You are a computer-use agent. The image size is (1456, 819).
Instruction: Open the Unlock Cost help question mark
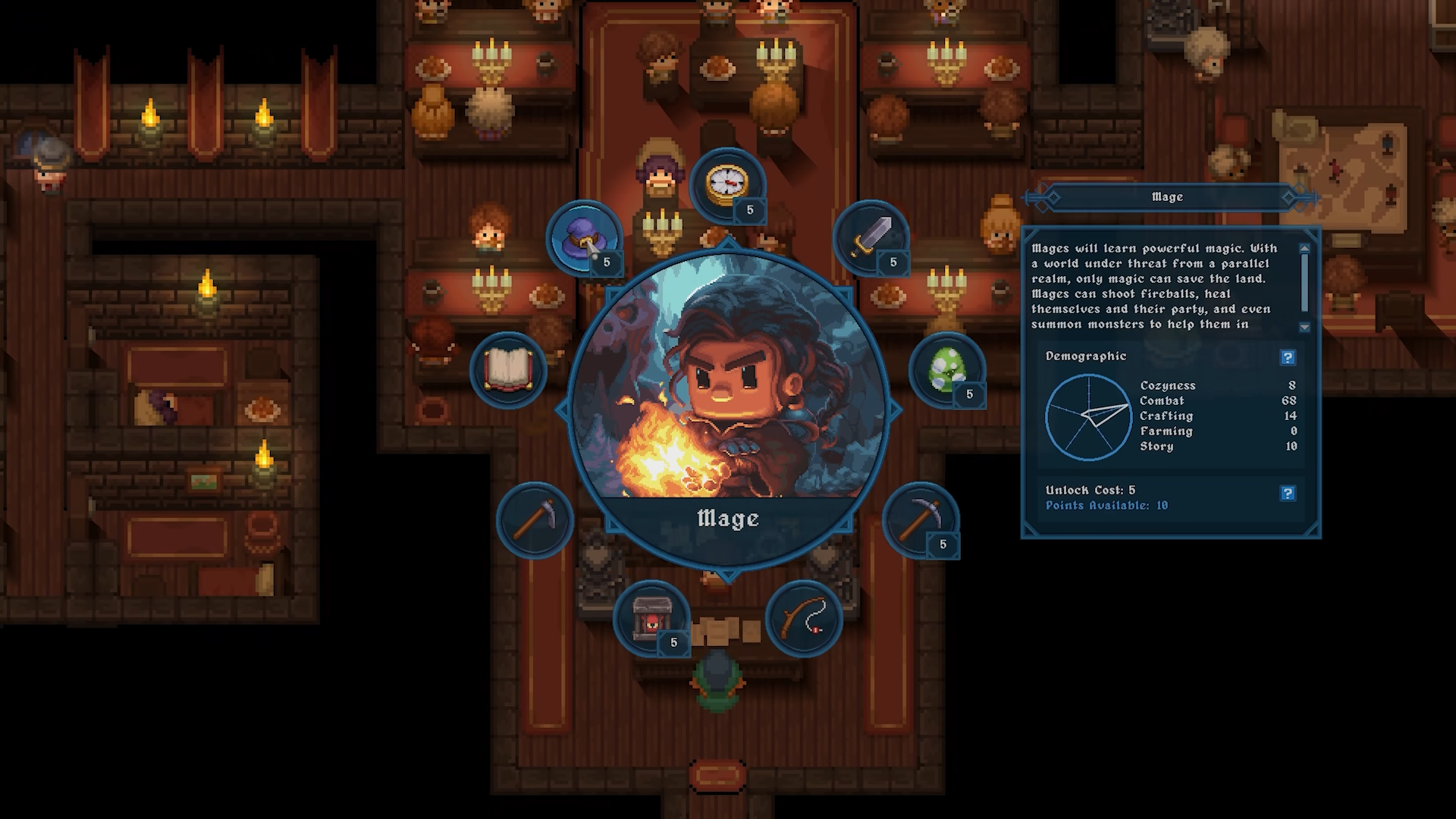(1287, 494)
